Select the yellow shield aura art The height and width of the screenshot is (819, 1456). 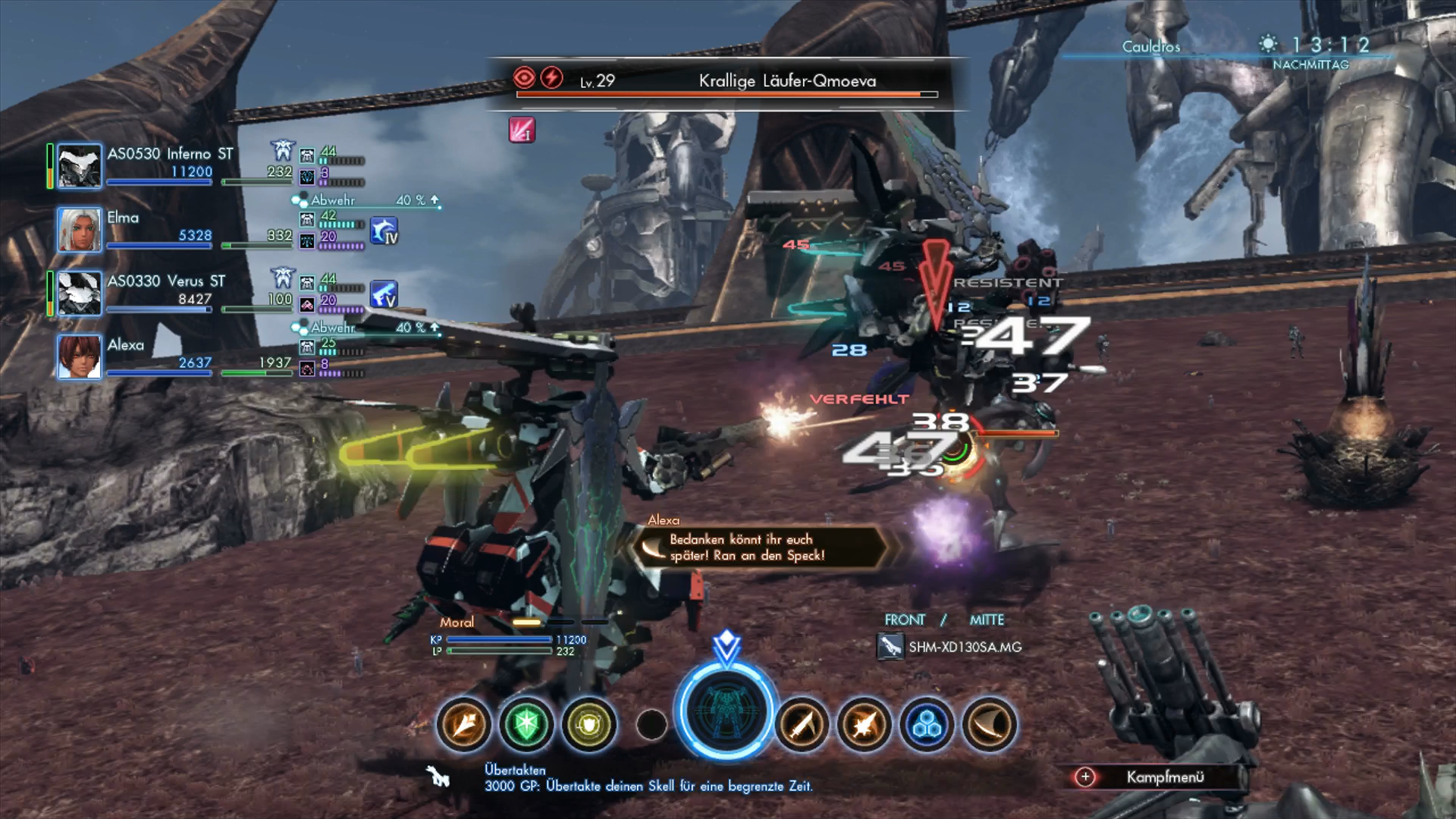[x=589, y=725]
